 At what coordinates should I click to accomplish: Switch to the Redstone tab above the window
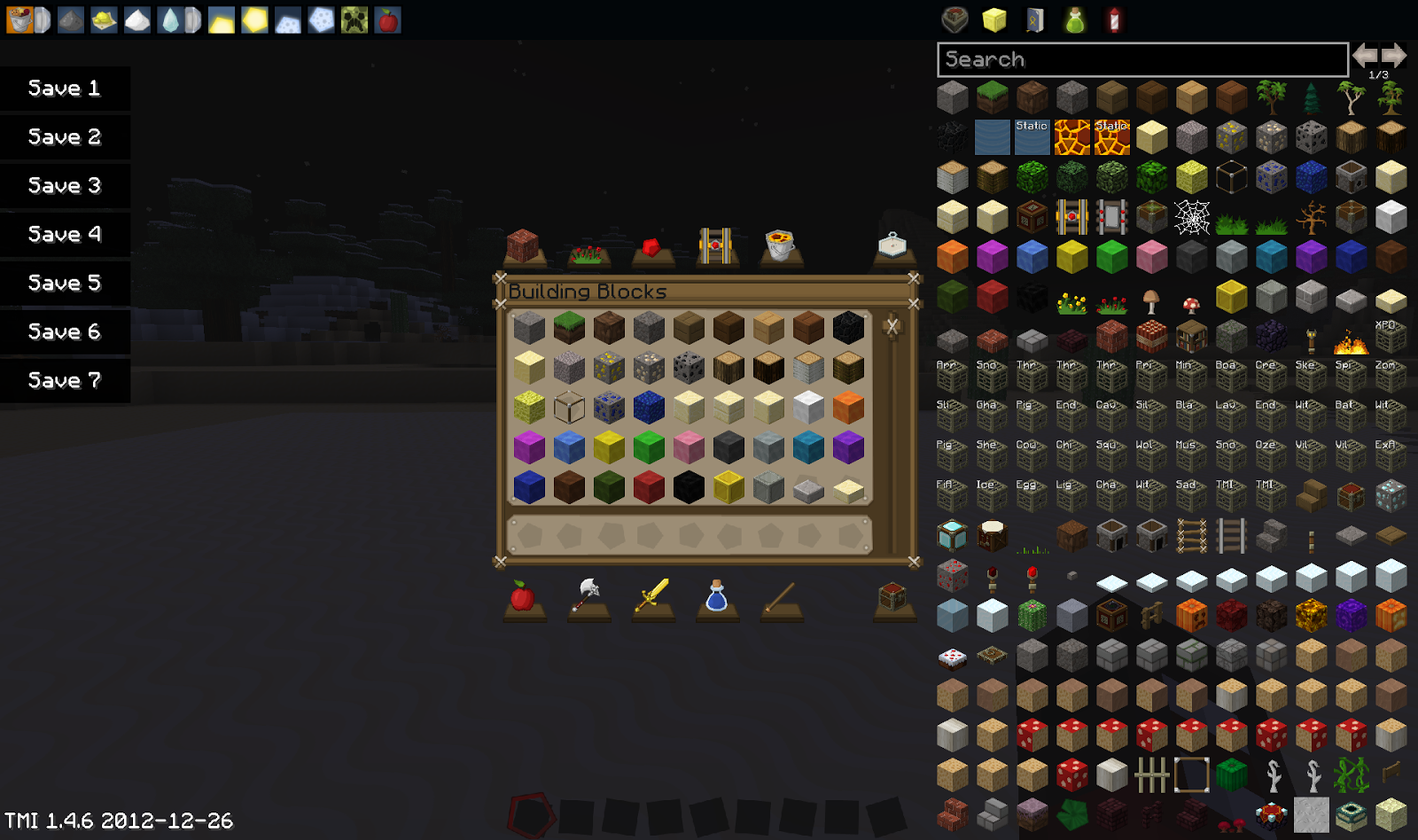pyautogui.click(x=651, y=247)
